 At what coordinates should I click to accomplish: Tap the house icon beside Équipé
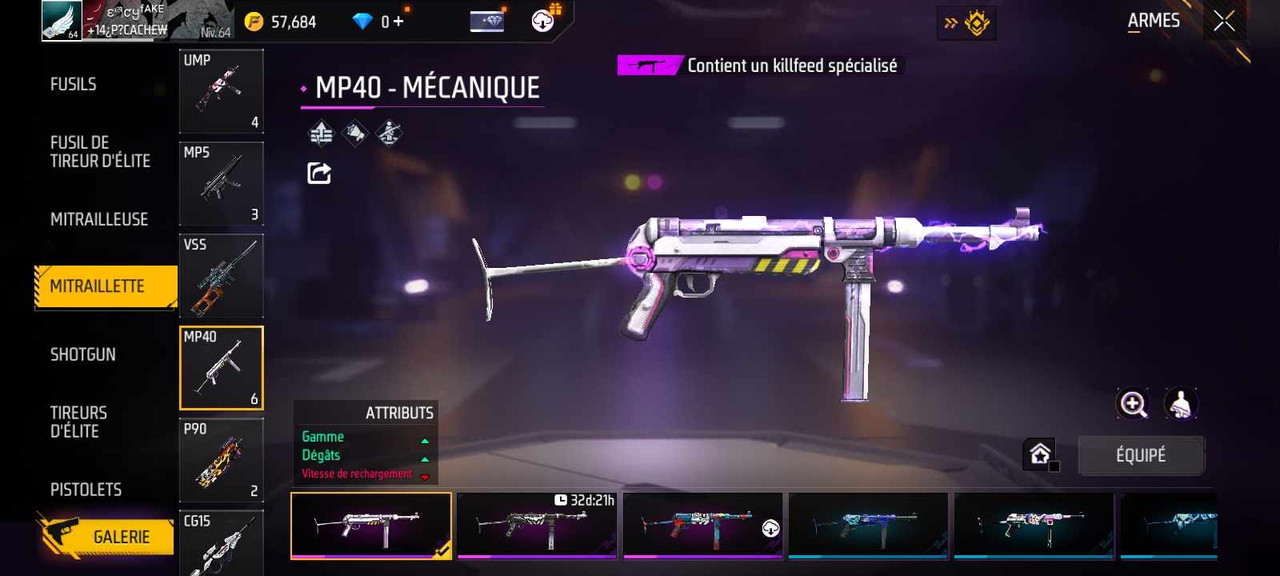coord(1040,455)
